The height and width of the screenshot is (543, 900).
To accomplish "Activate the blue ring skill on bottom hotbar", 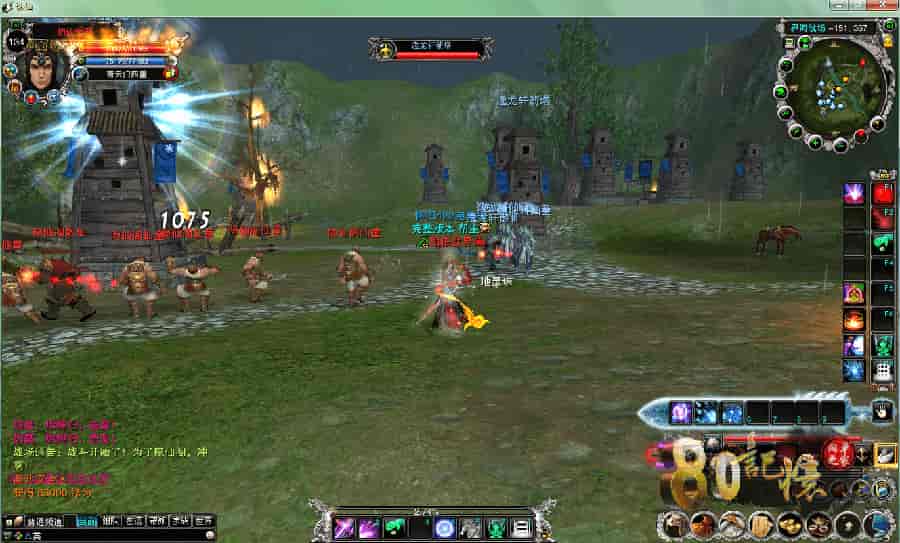I will (x=445, y=527).
